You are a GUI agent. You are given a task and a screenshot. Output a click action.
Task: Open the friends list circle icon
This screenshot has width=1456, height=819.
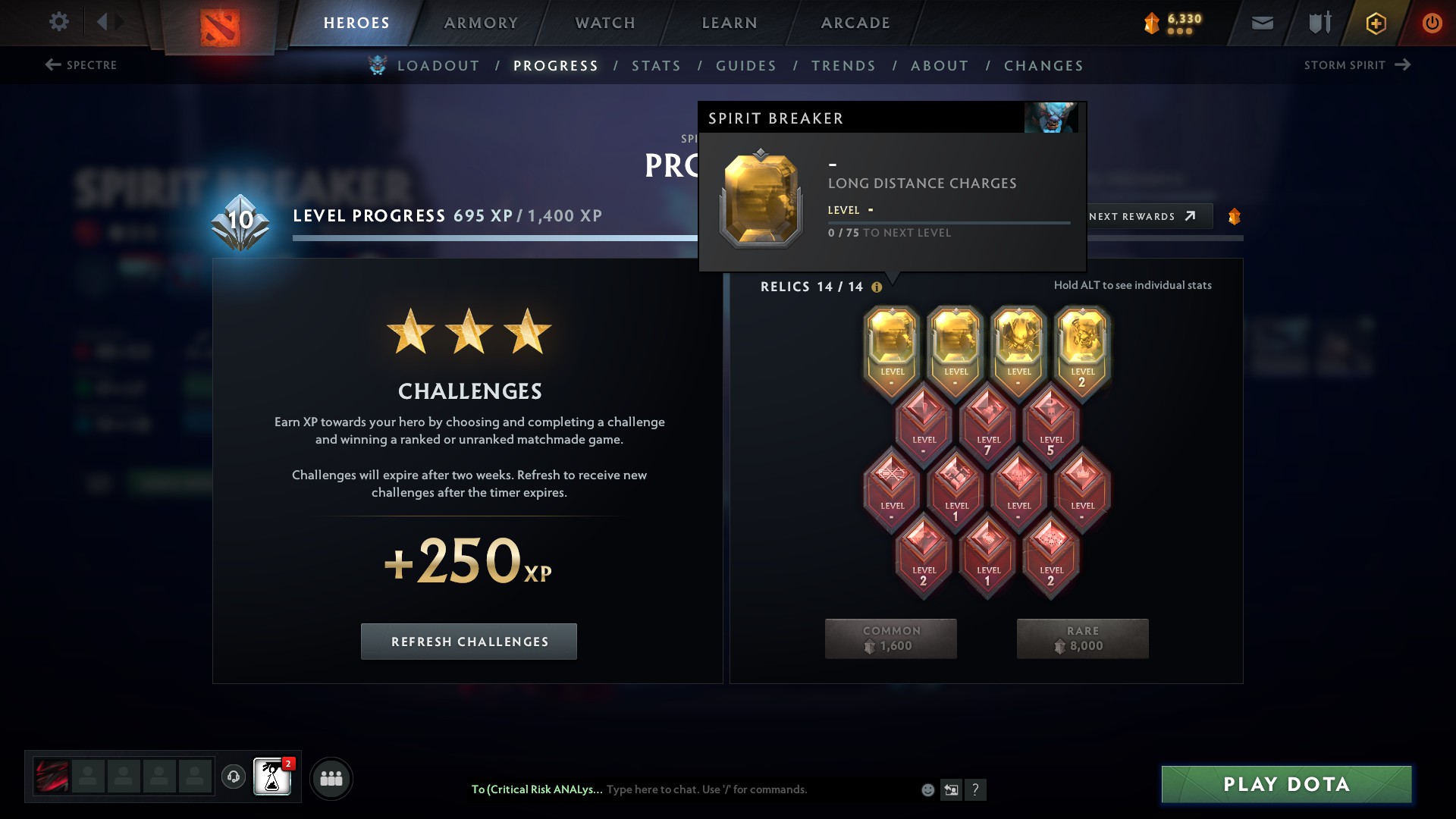[331, 778]
